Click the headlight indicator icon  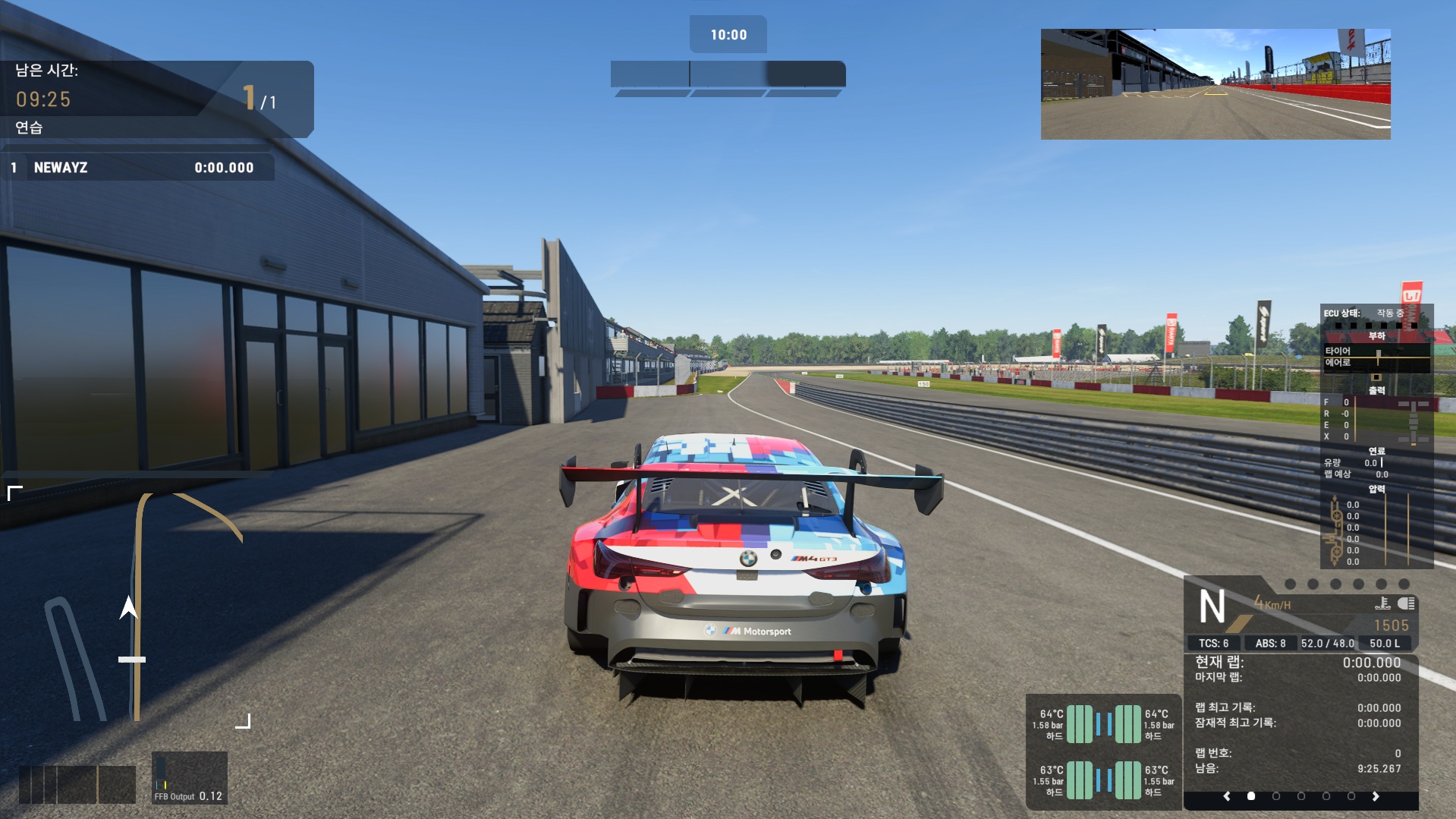pos(1406,603)
